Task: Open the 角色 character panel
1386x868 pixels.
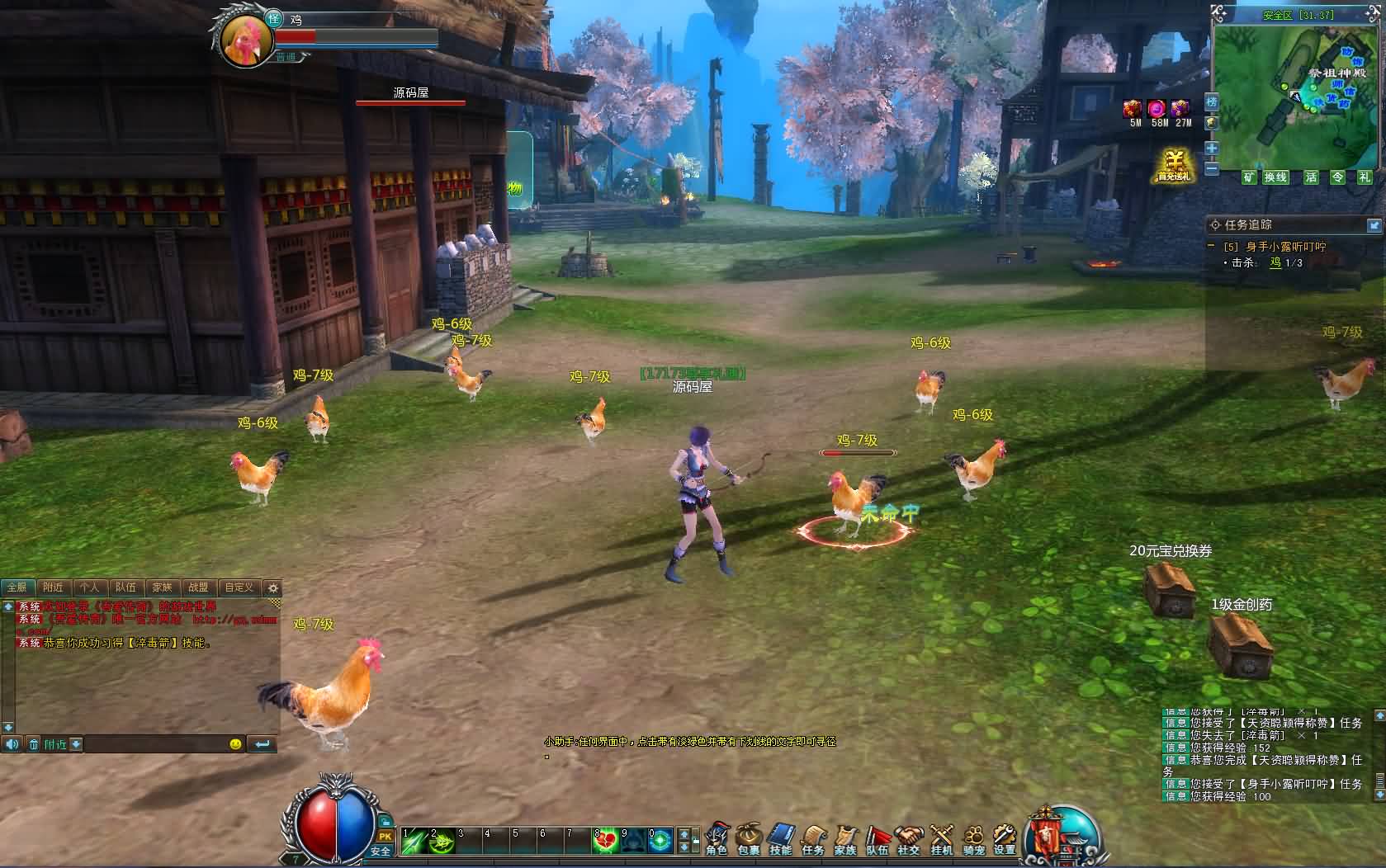Action: 717,838
